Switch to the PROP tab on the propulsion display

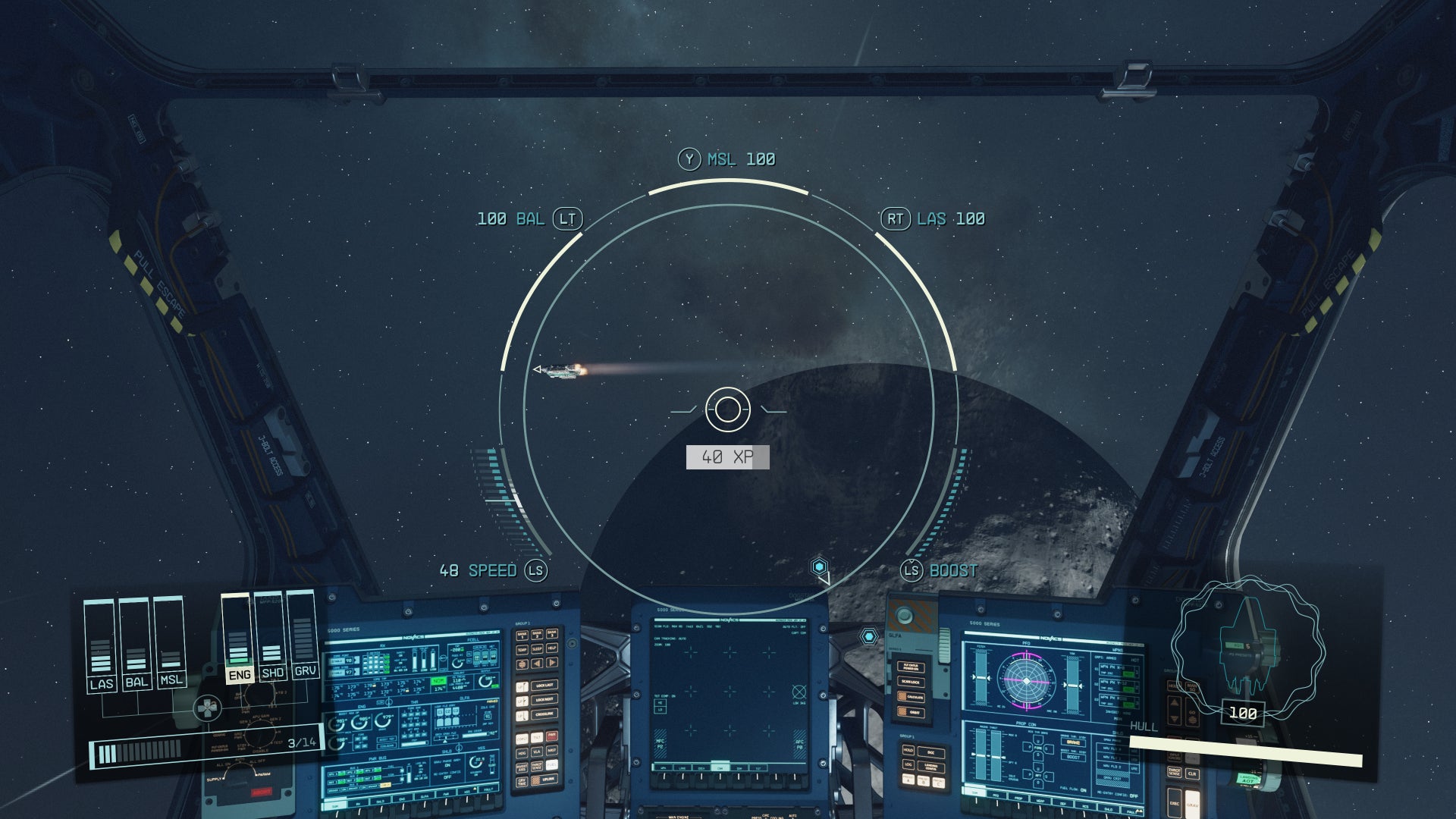click(1018, 799)
